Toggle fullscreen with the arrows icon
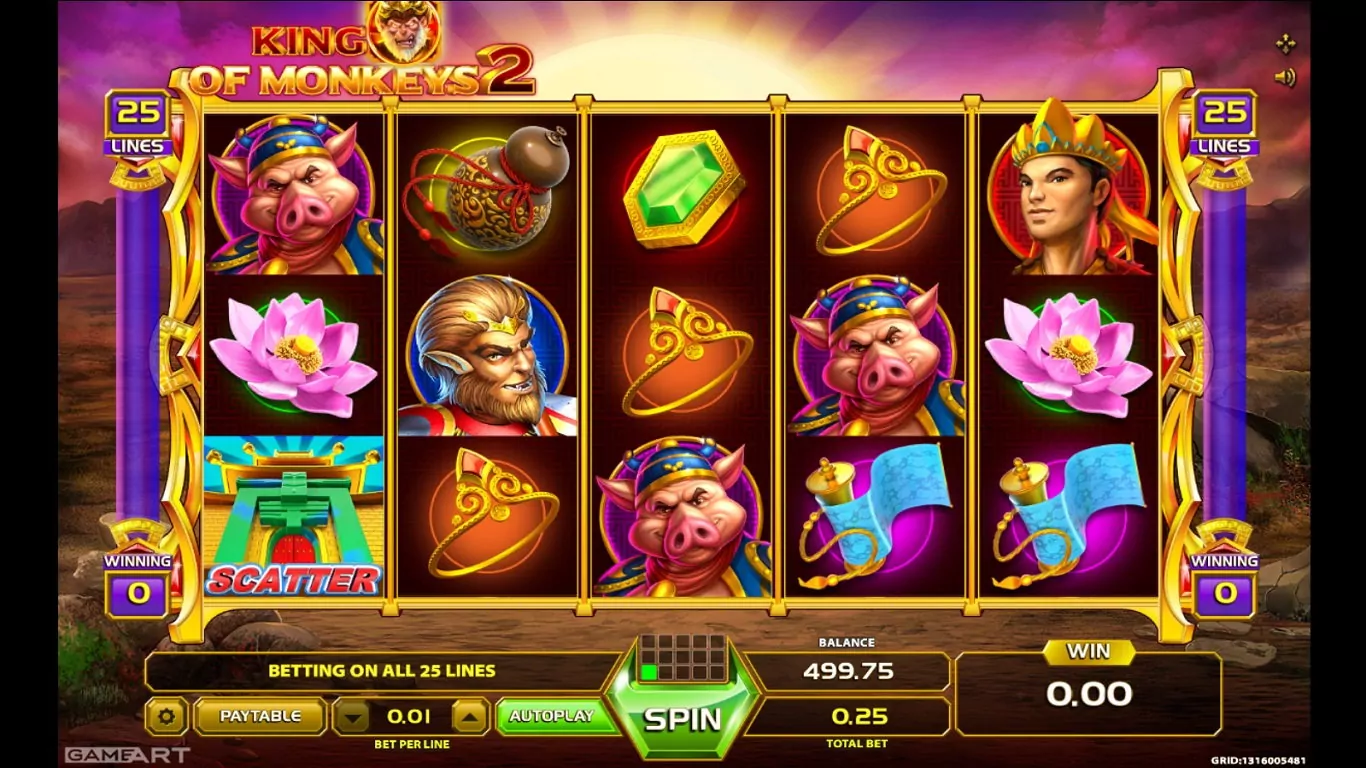Screen dimensions: 1366x768 pos(1285,43)
